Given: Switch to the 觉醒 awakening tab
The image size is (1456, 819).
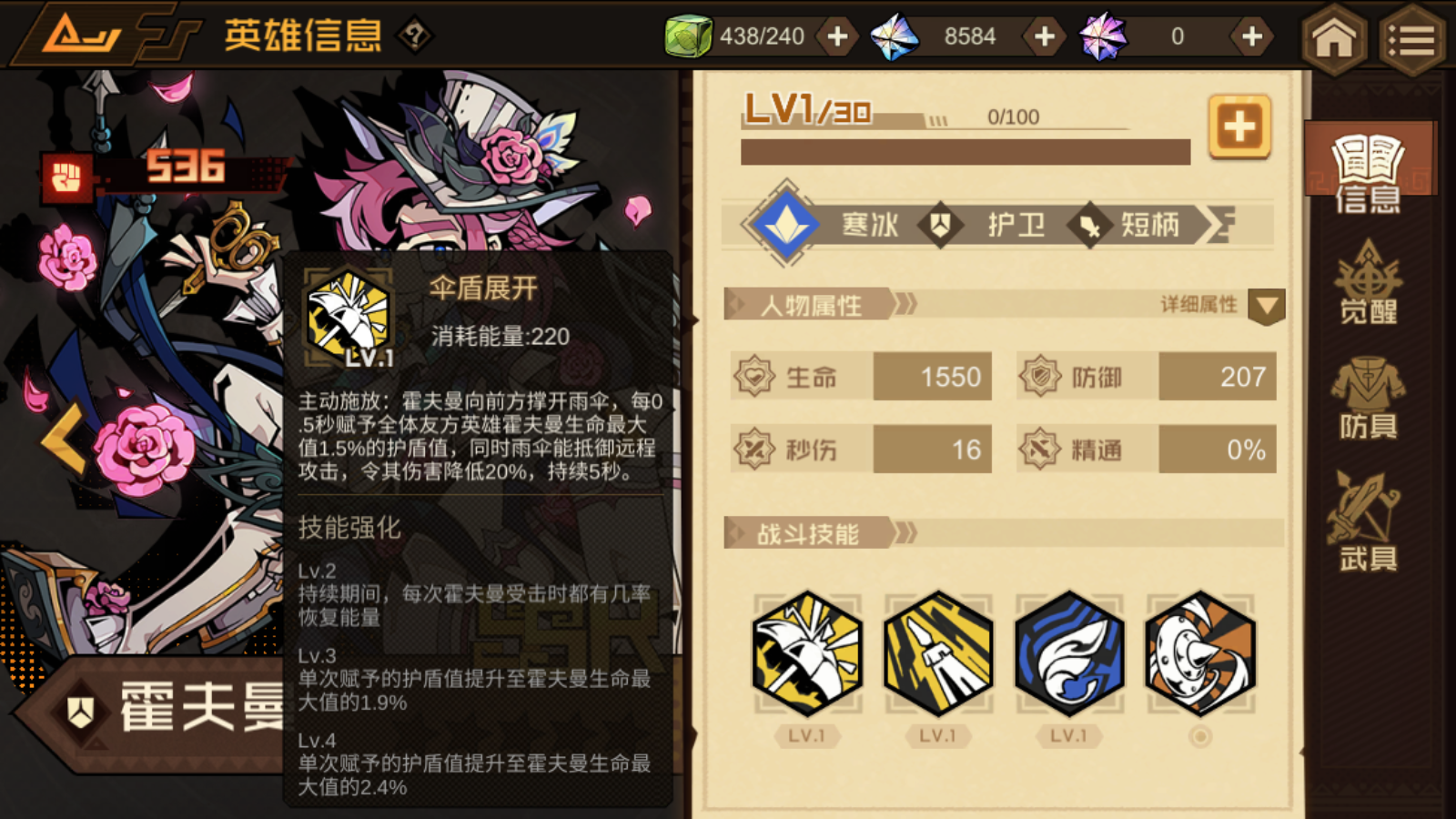Looking at the screenshot, I should (x=1369, y=287).
